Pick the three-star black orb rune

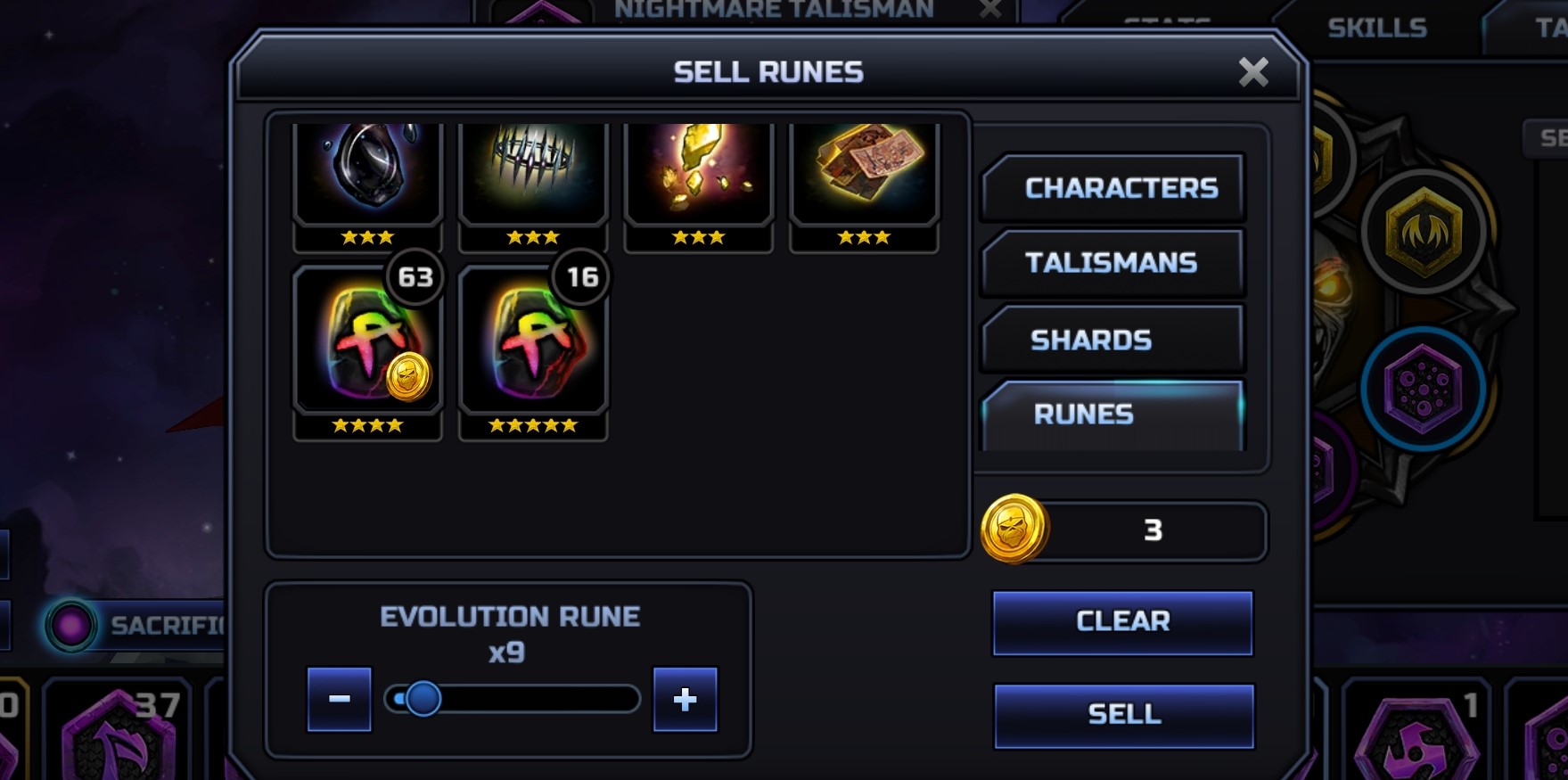[367, 172]
